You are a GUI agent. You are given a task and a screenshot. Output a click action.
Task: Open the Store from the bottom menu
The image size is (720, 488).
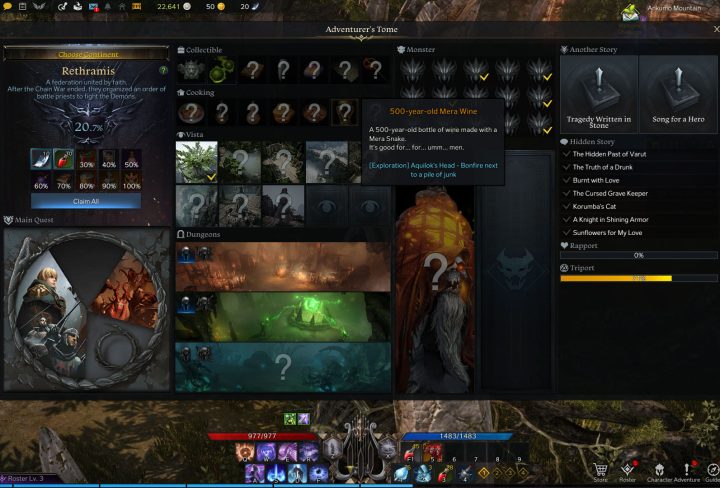pyautogui.click(x=600, y=473)
